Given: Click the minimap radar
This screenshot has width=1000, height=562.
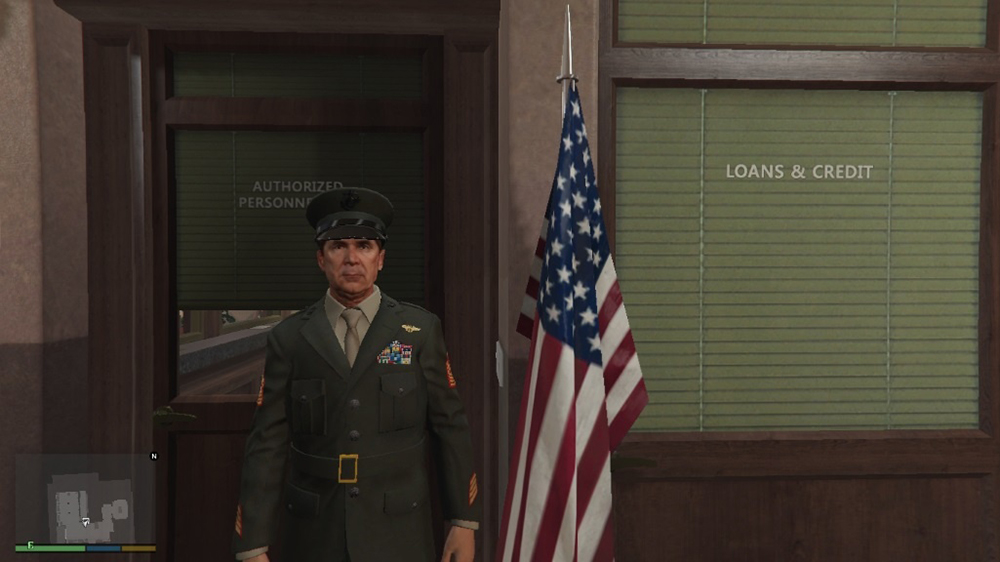Looking at the screenshot, I should [85, 499].
